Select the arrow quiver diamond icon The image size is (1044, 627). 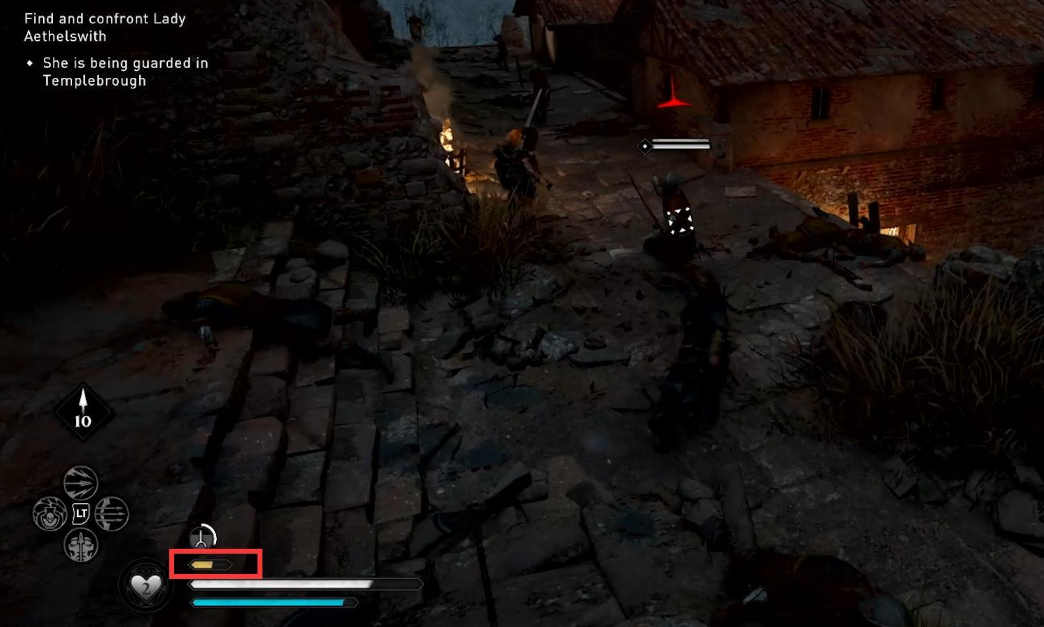tap(83, 411)
